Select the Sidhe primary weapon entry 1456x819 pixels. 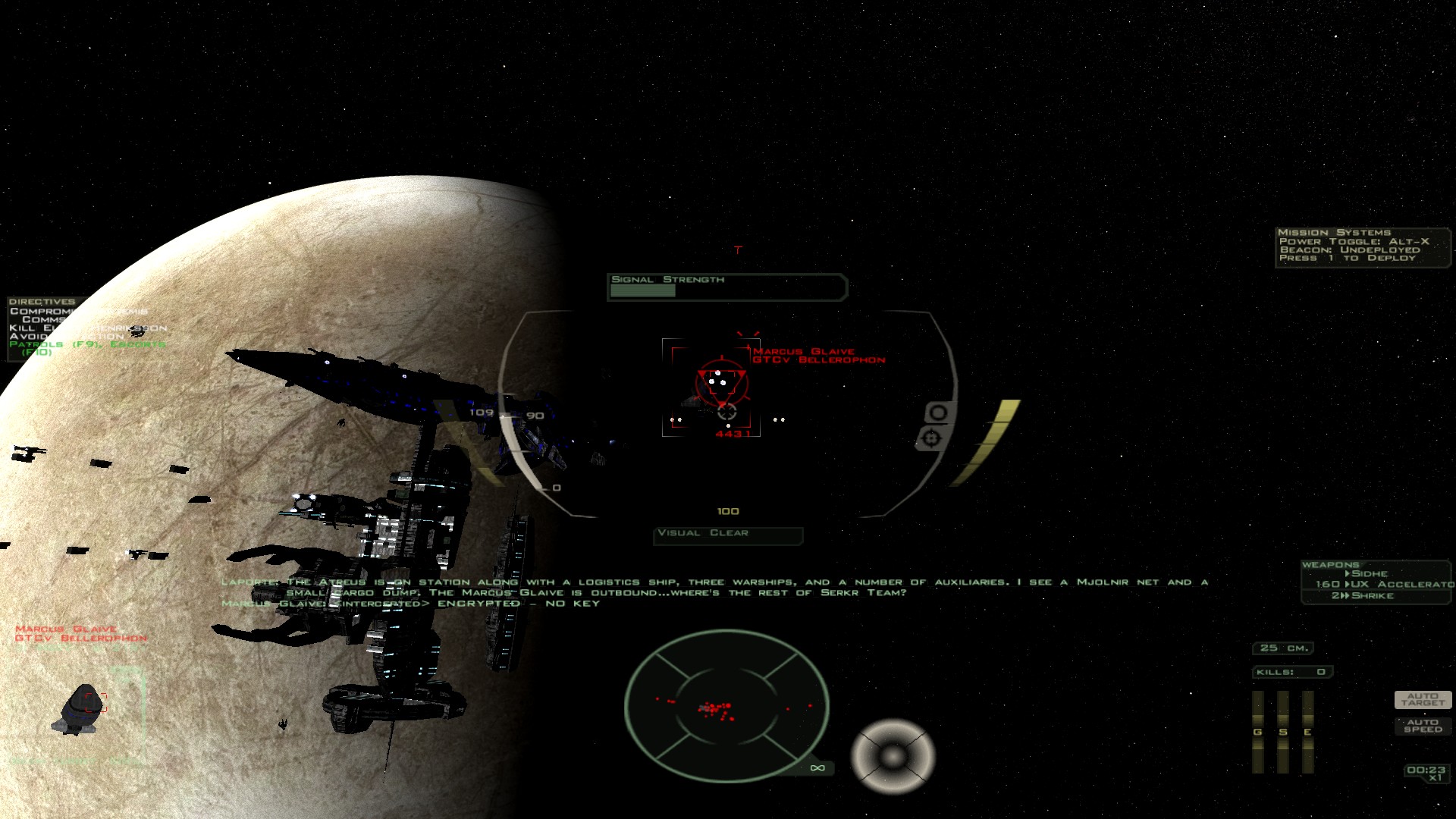click(1370, 574)
